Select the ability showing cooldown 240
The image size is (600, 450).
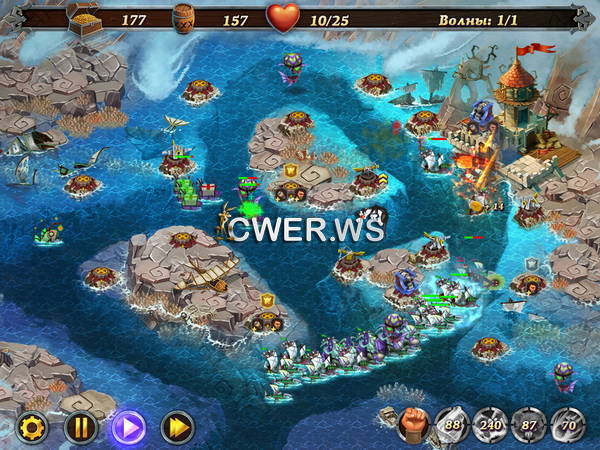(490, 425)
